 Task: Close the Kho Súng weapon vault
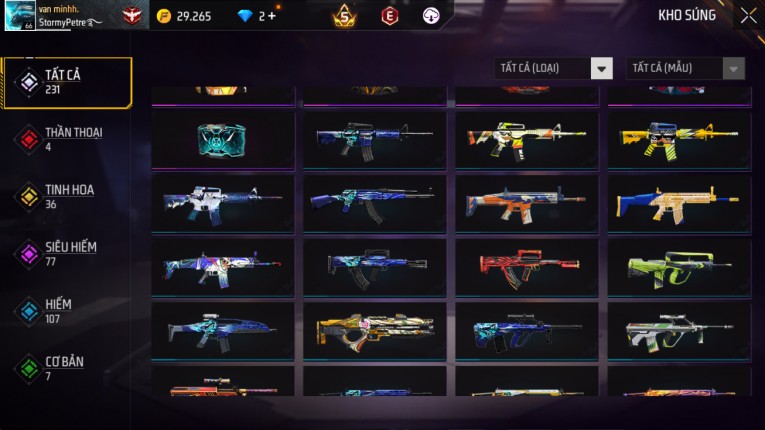point(748,16)
